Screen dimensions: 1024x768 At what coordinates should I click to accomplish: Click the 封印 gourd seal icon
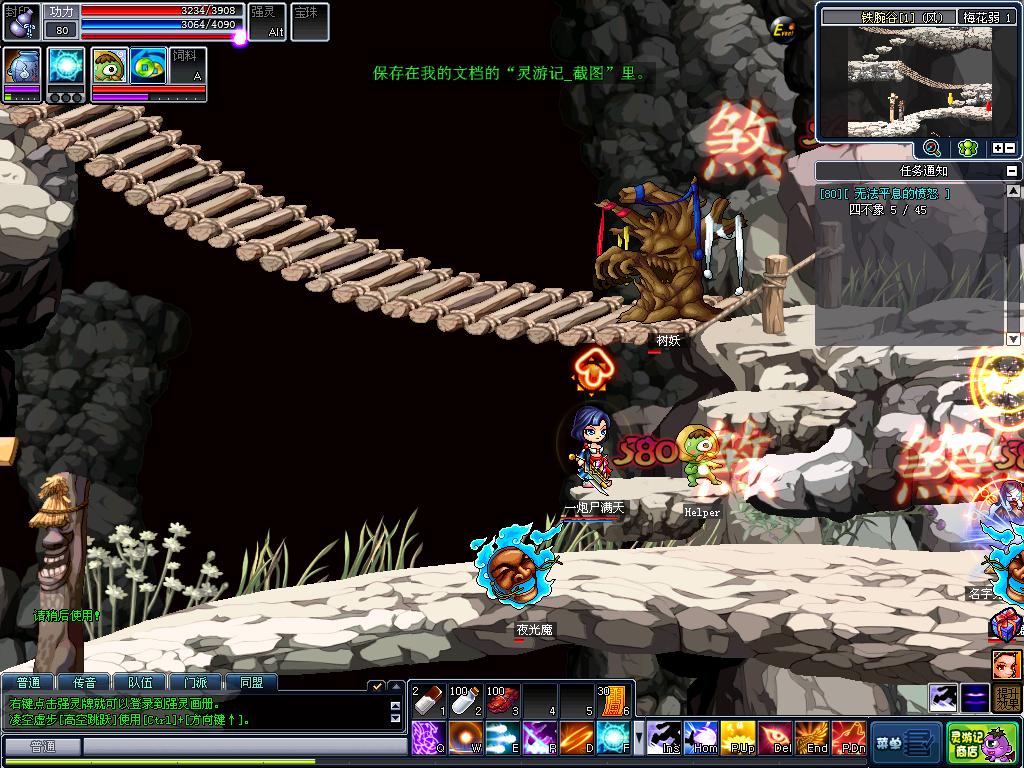pyautogui.click(x=20, y=20)
